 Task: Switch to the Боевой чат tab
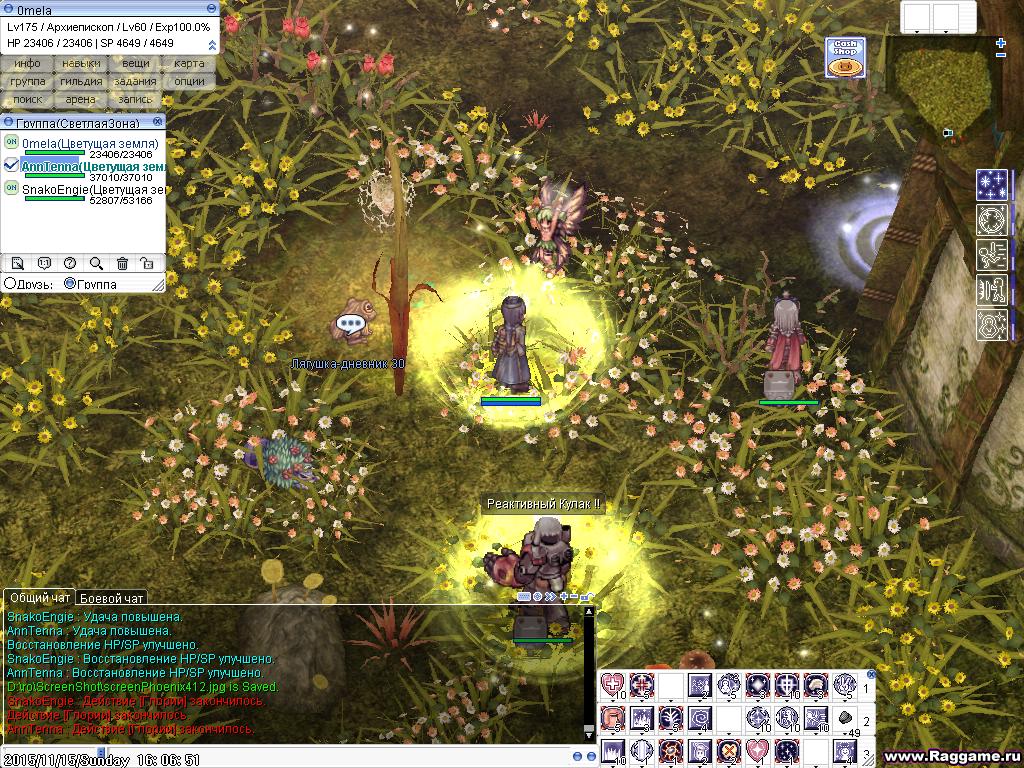[x=112, y=598]
